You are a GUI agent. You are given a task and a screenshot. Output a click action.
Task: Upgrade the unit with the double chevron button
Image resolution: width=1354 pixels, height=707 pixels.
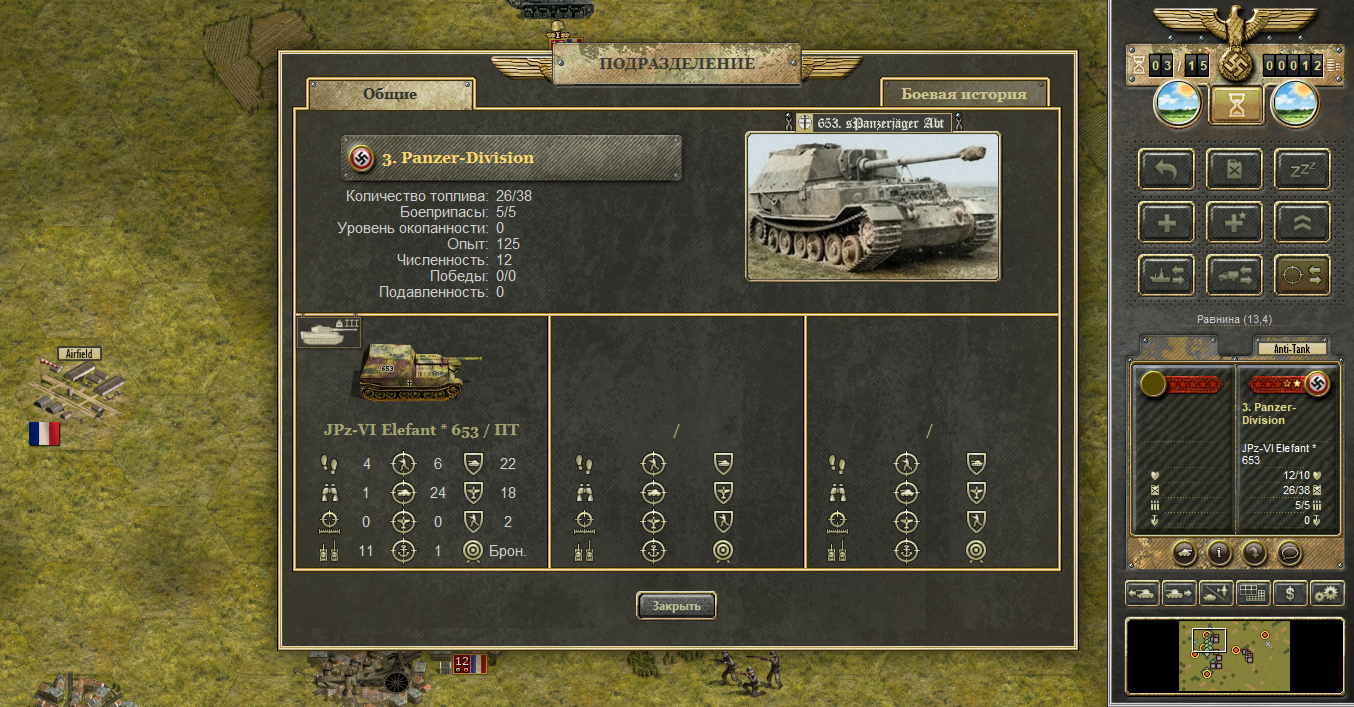click(1302, 222)
